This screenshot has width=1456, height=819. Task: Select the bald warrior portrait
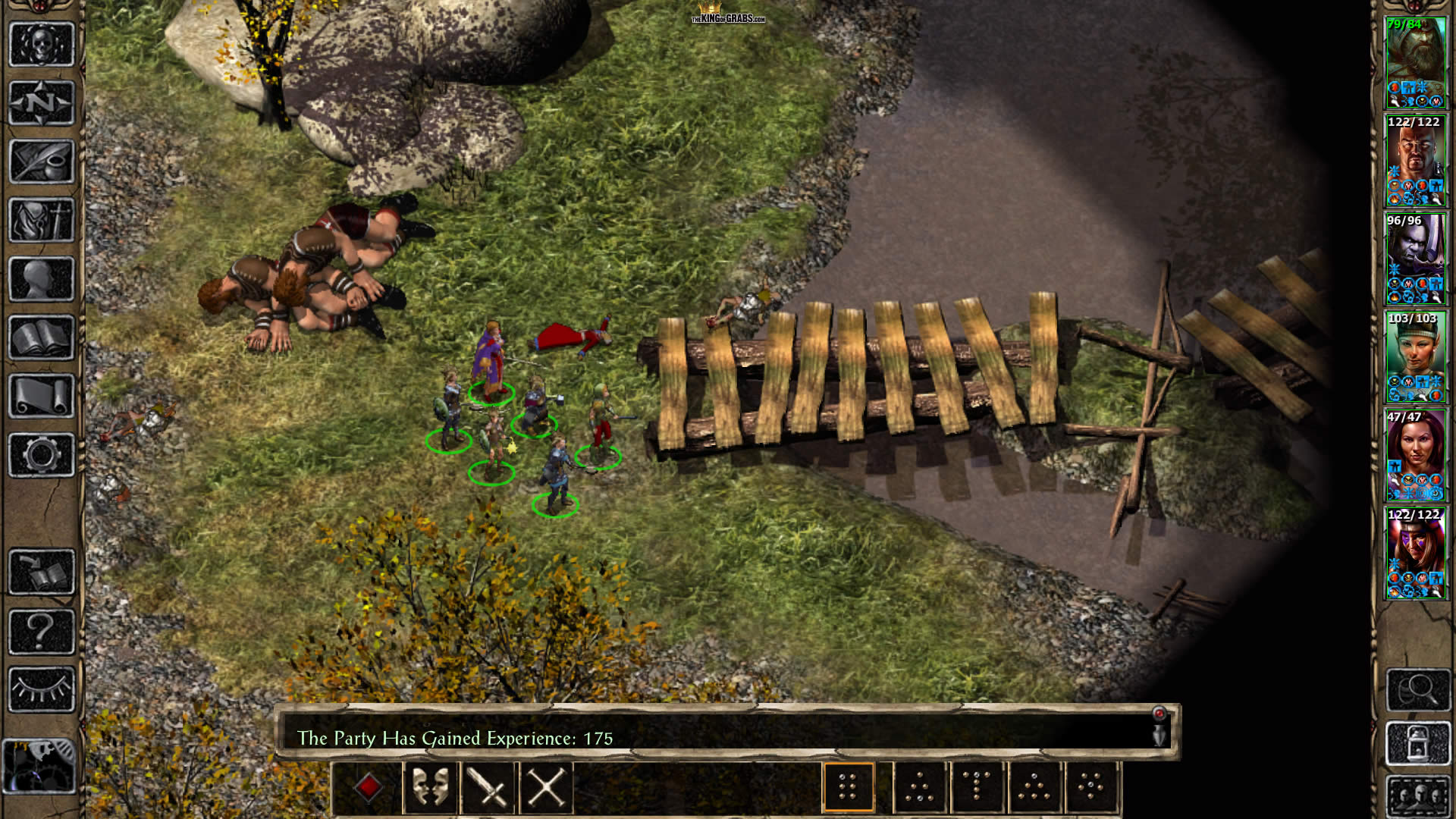click(1415, 161)
